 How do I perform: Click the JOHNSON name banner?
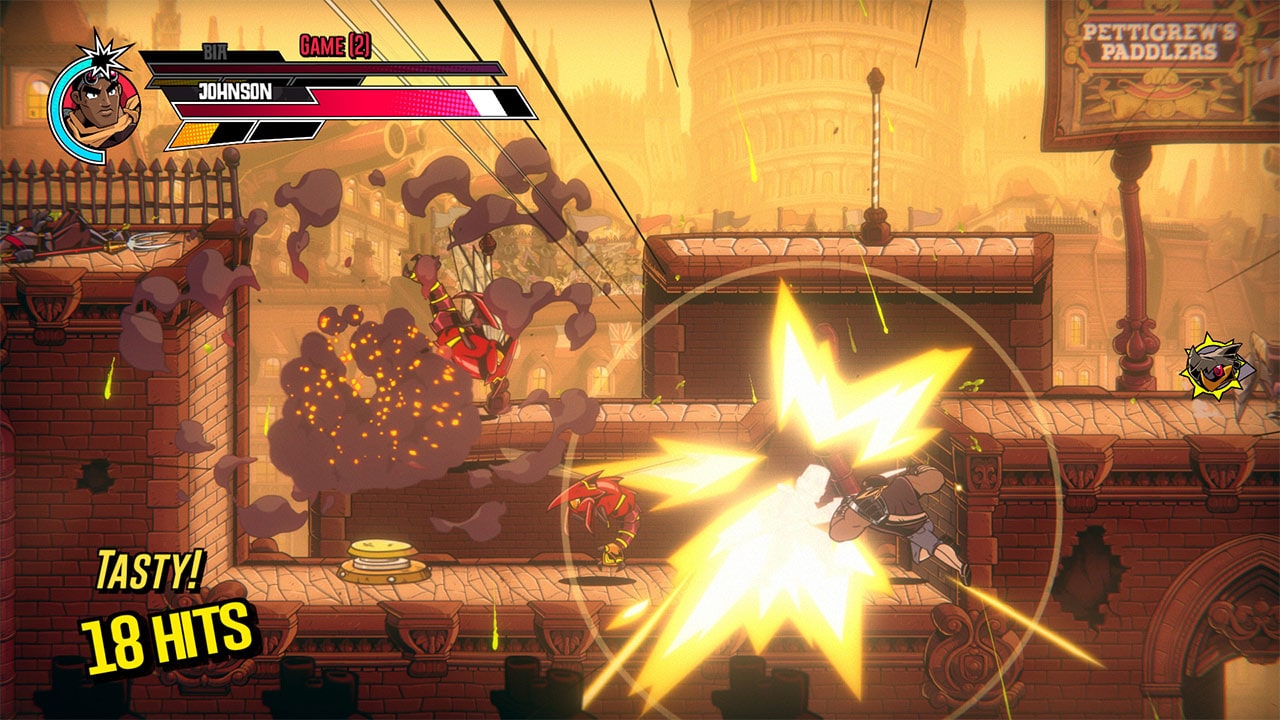point(239,92)
